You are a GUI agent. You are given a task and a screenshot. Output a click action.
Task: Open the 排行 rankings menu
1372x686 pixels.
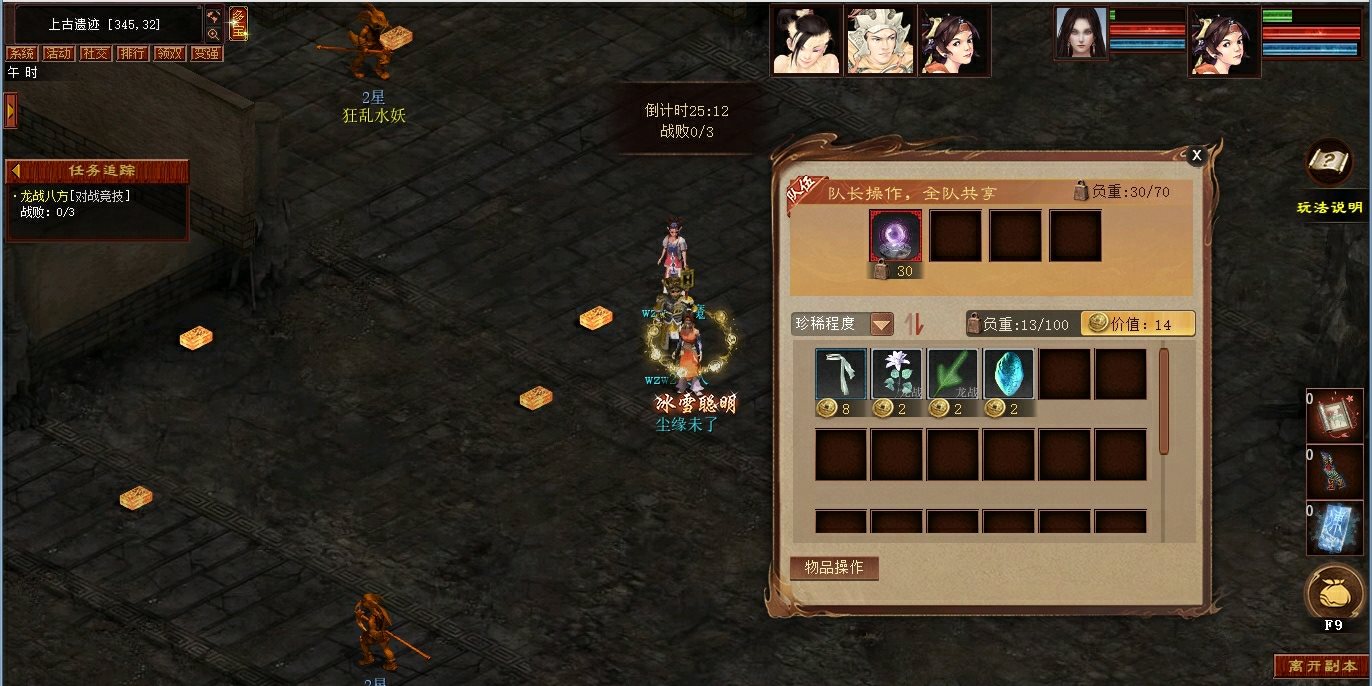[132, 54]
